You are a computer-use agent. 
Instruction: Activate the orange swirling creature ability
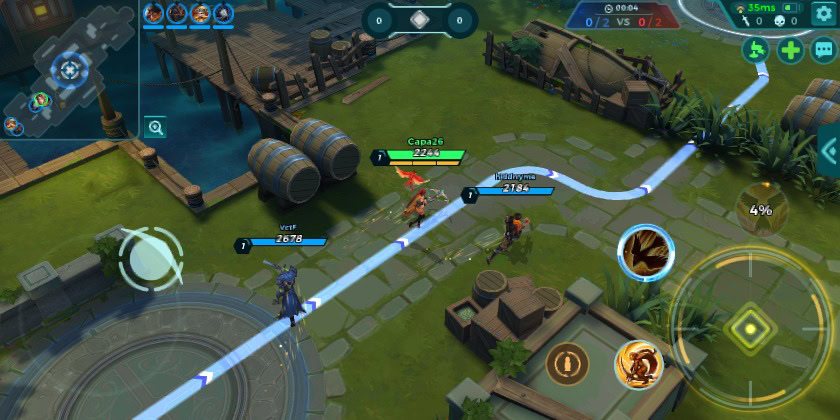tap(638, 363)
